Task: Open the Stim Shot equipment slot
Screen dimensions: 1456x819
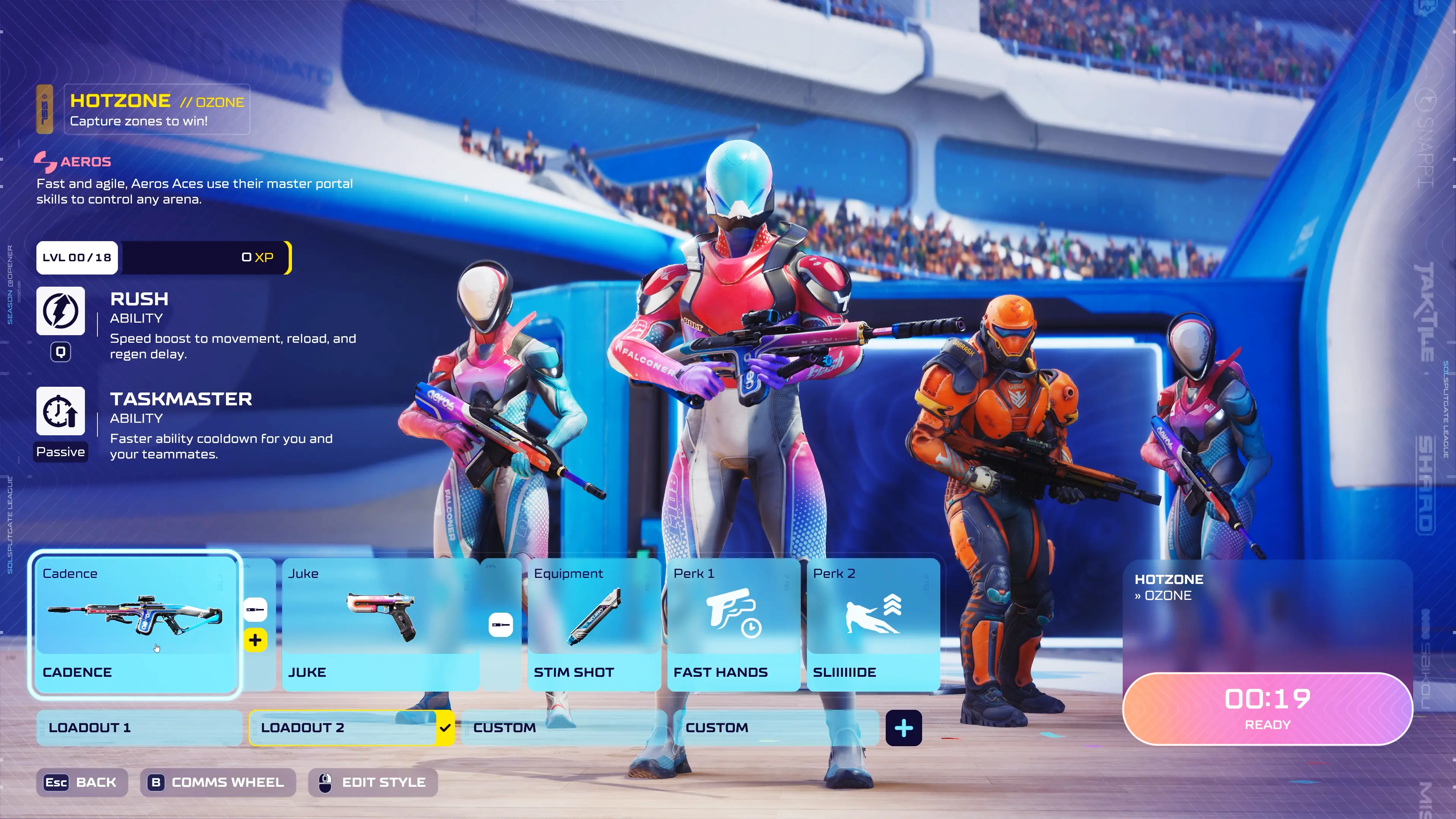Action: coord(593,624)
